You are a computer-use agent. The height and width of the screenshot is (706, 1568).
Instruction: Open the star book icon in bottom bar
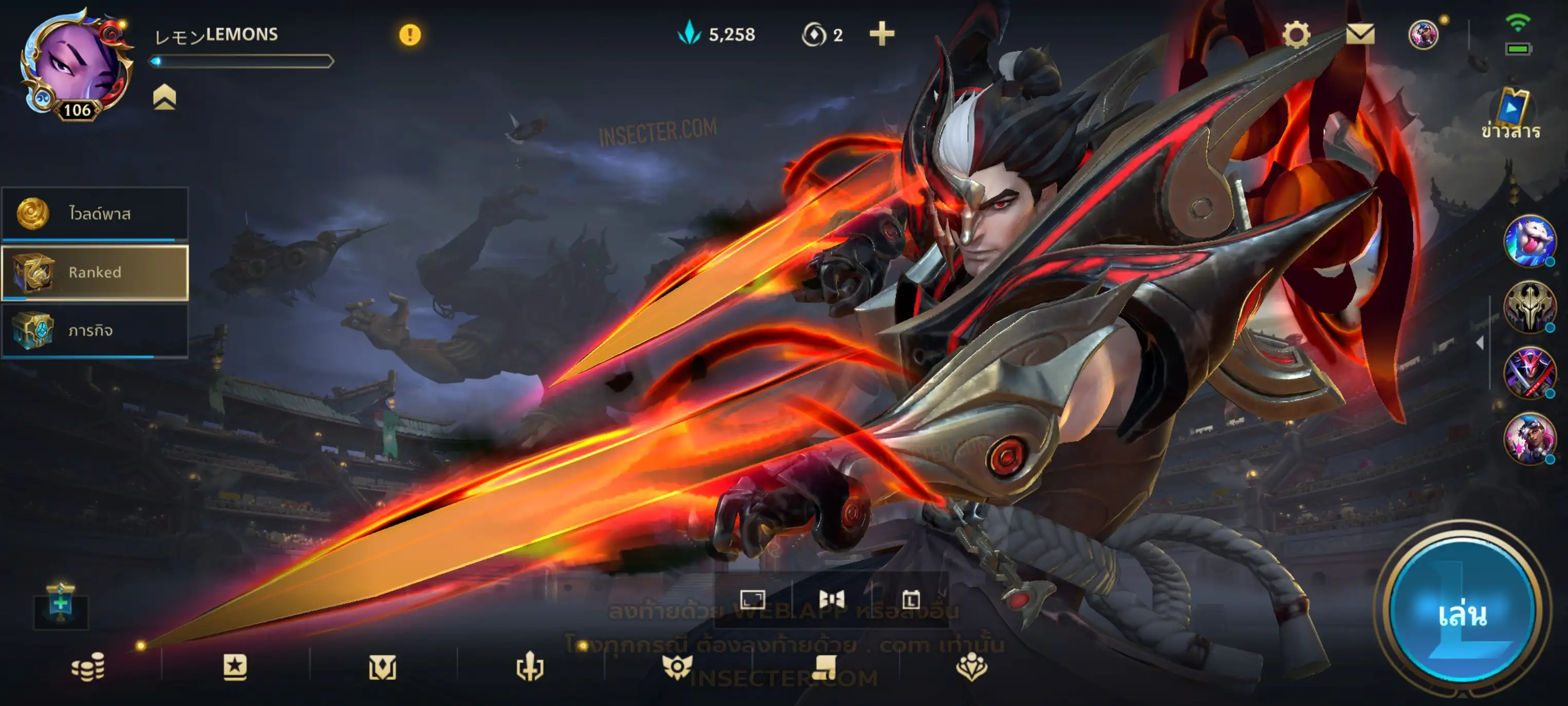(x=235, y=667)
